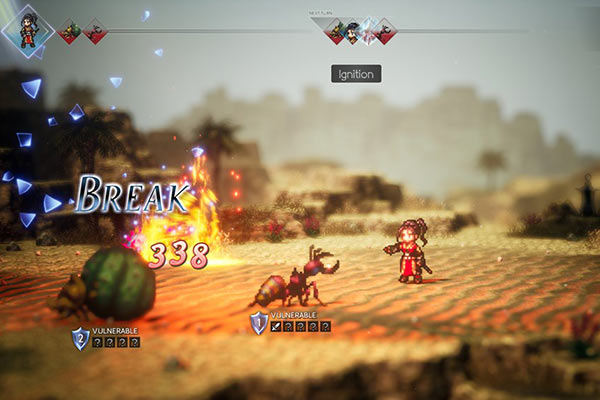Inspect the shield icon showing 1
Screen dimensions: 600x400
258,322
